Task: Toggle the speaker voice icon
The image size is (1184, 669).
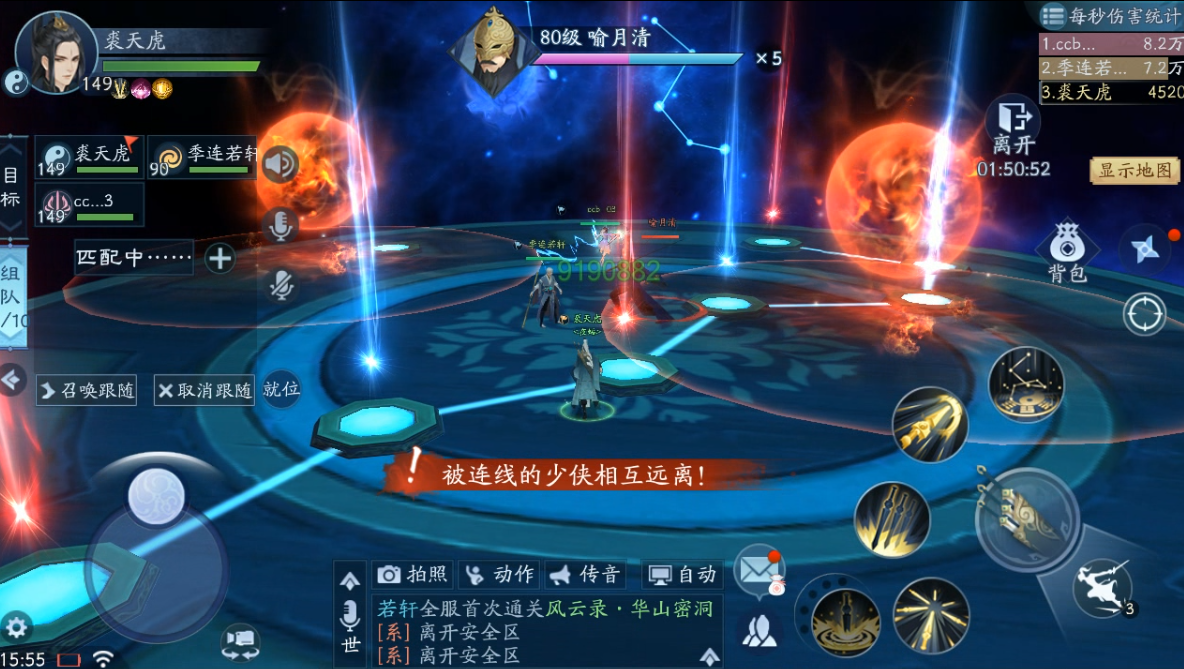Action: pyautogui.click(x=281, y=164)
